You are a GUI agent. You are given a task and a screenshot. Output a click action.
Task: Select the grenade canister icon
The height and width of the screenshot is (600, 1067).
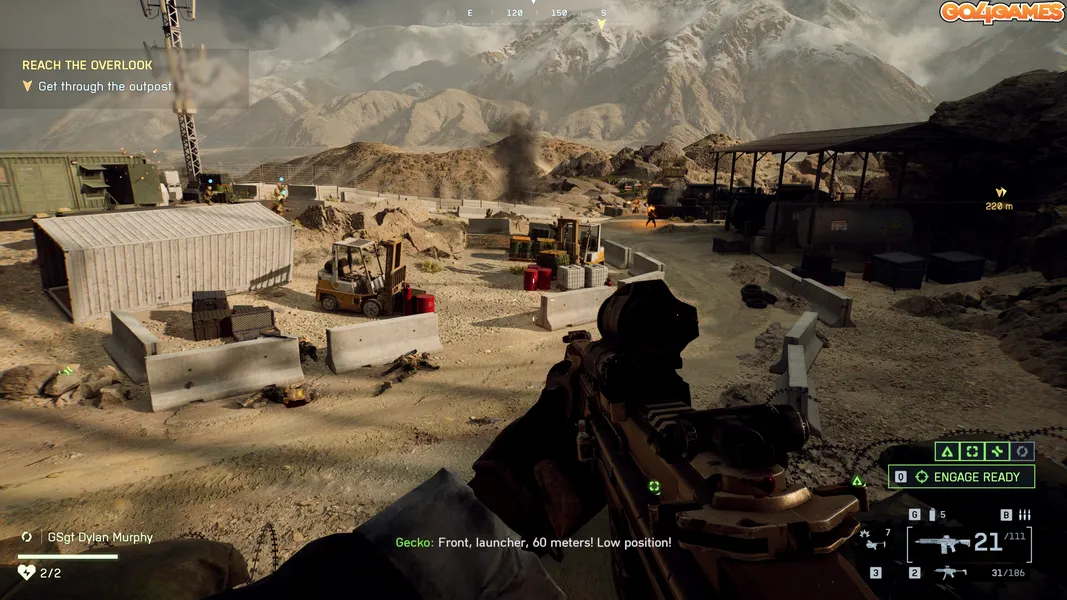click(x=932, y=515)
